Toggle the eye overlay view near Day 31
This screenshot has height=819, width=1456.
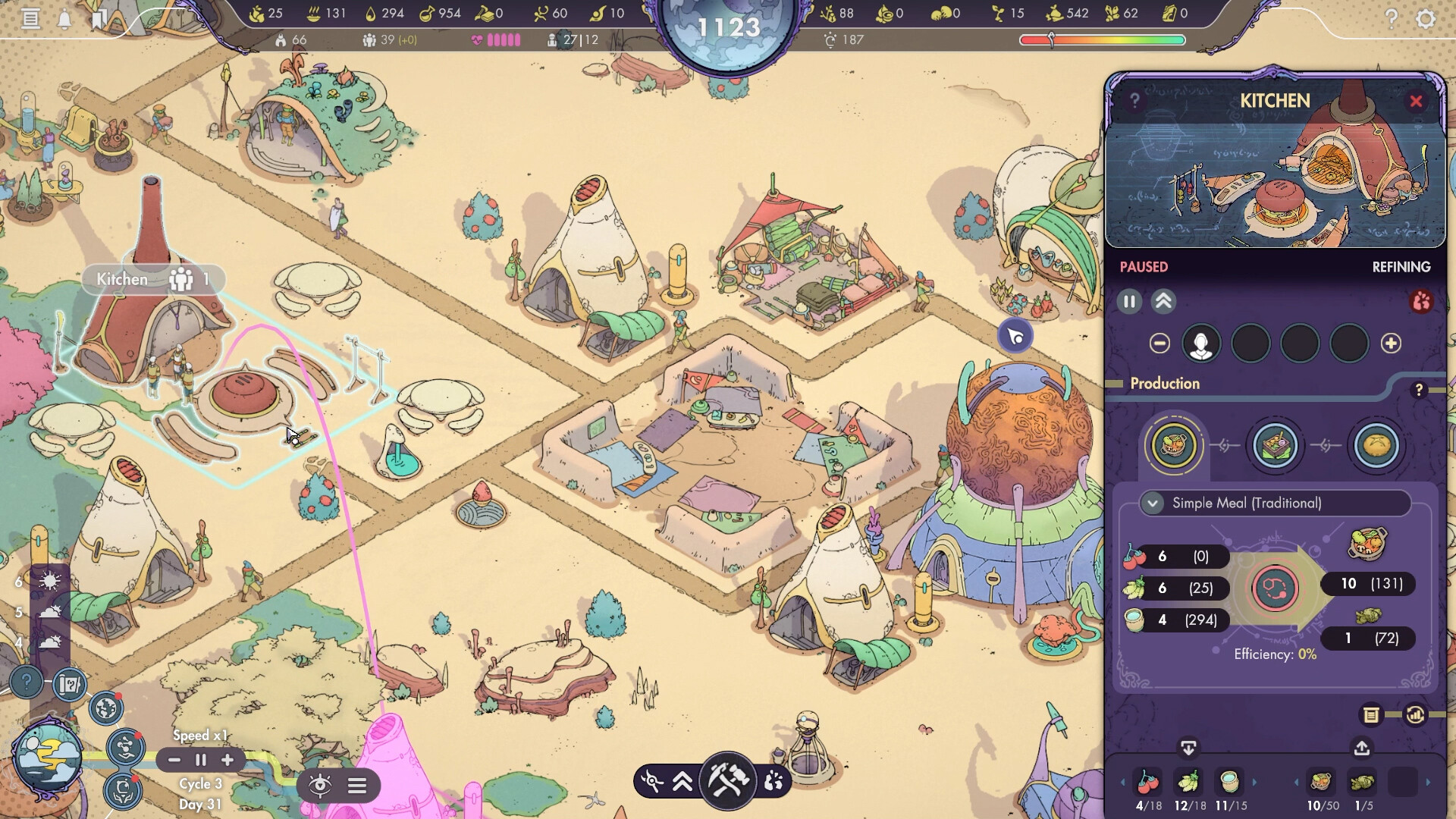point(322,786)
